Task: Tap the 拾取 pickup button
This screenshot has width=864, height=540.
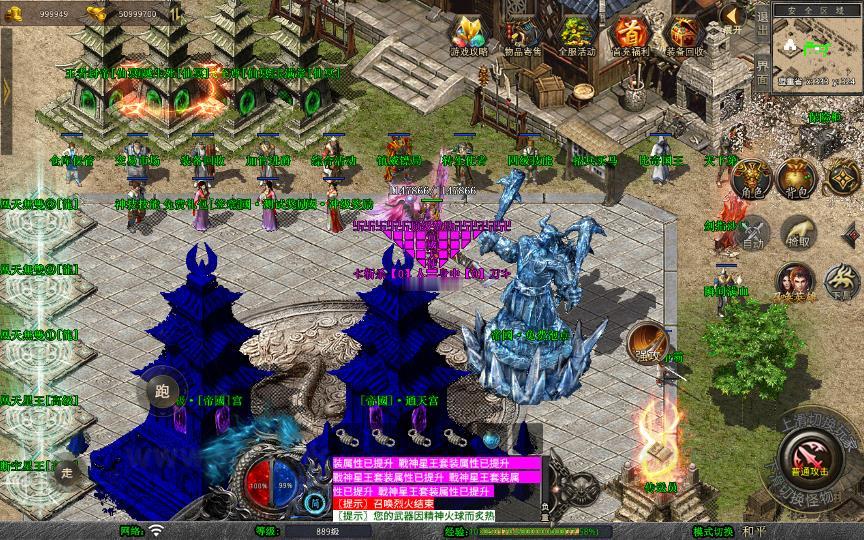Action: [x=797, y=230]
